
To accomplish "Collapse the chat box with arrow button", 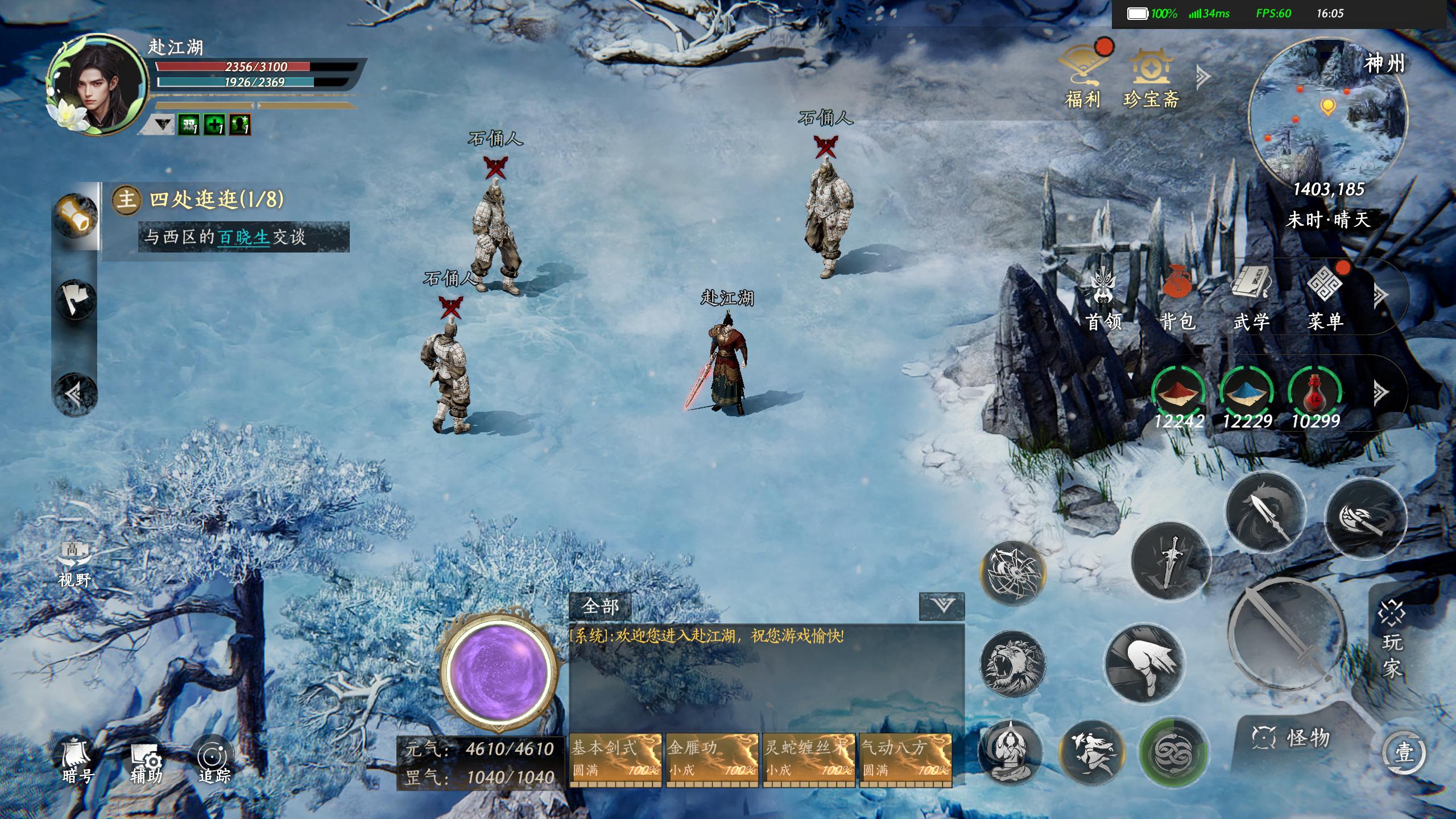I will (942, 606).
